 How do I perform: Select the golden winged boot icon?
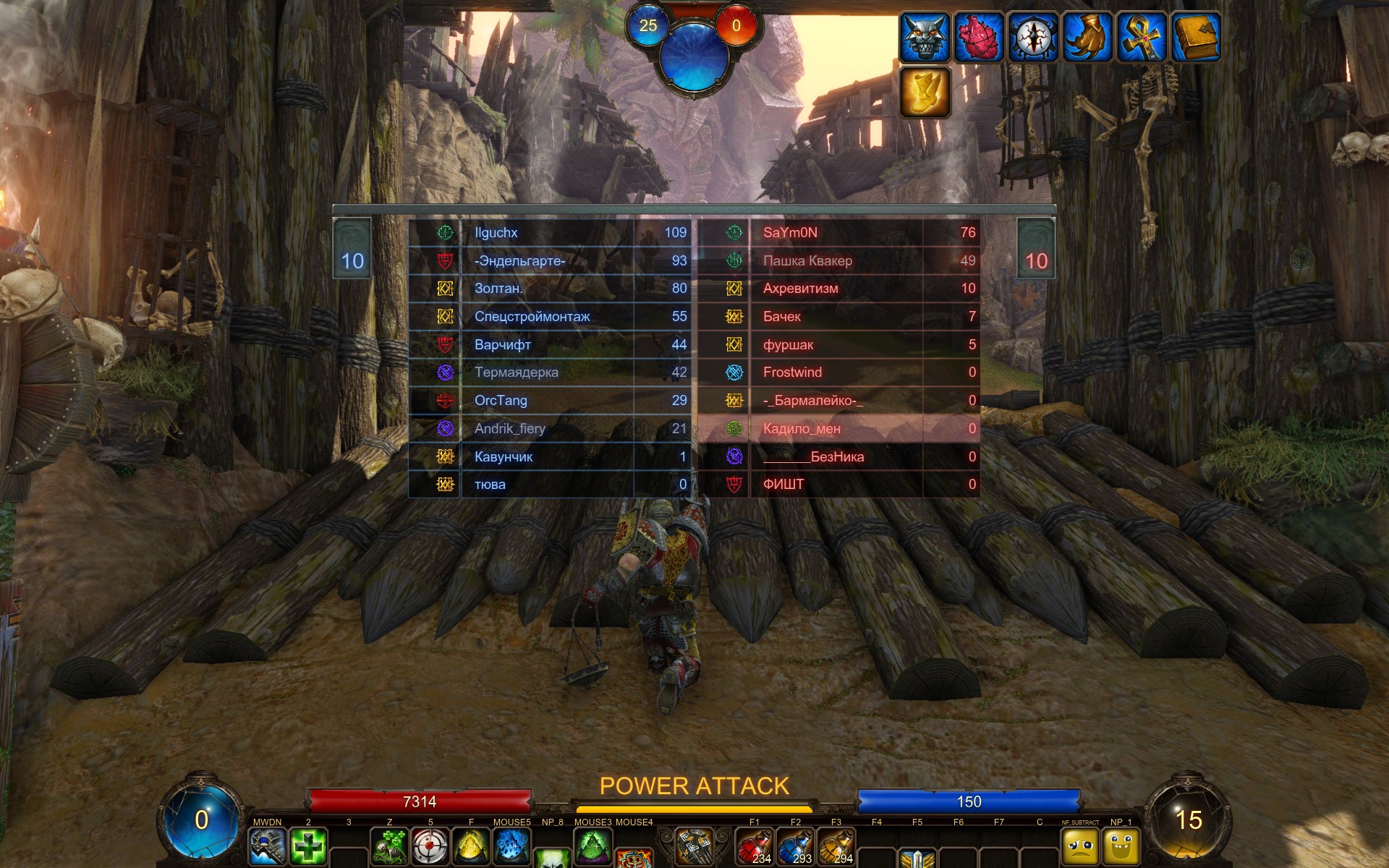925,92
